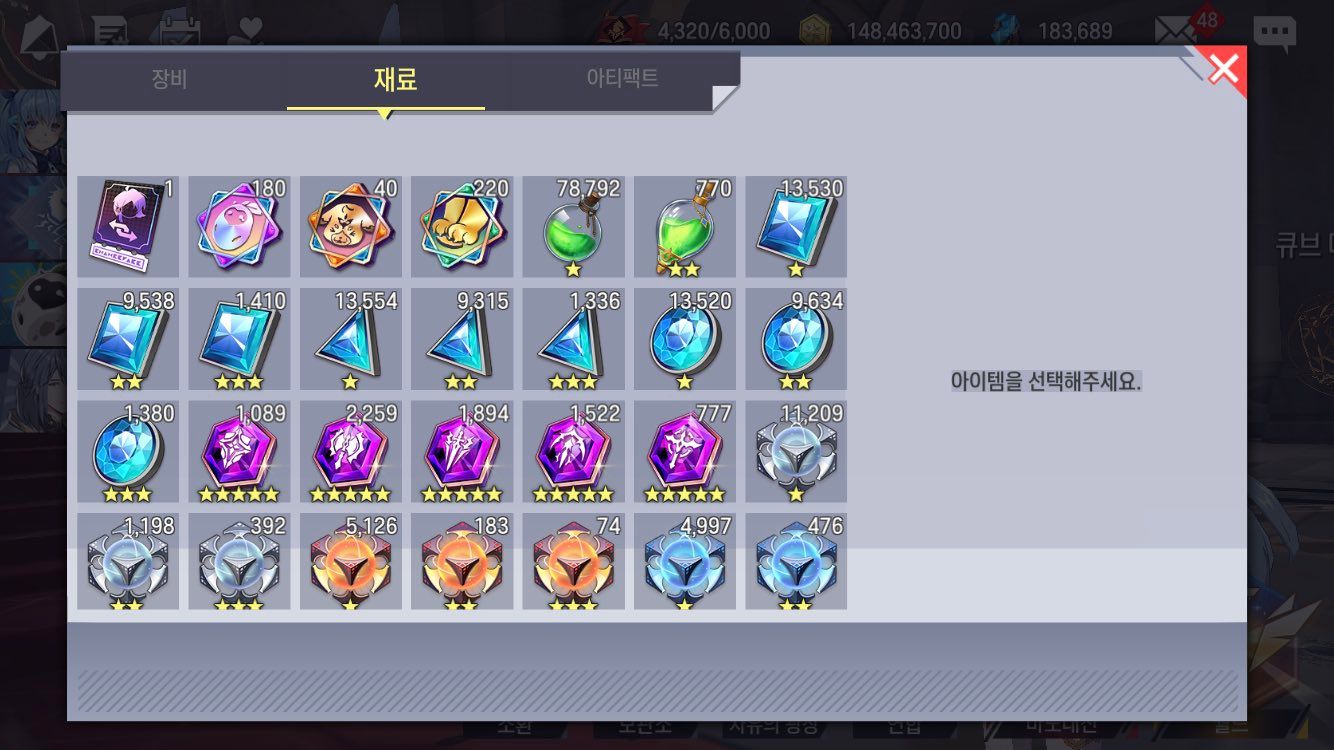Viewport: 1334px width, 750px height.
Task: Select the 재료 tab
Action: pyautogui.click(x=394, y=79)
